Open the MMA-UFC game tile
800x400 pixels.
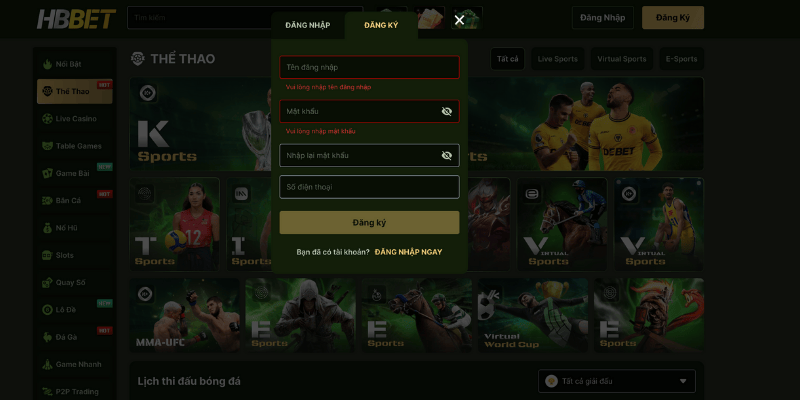coord(184,315)
